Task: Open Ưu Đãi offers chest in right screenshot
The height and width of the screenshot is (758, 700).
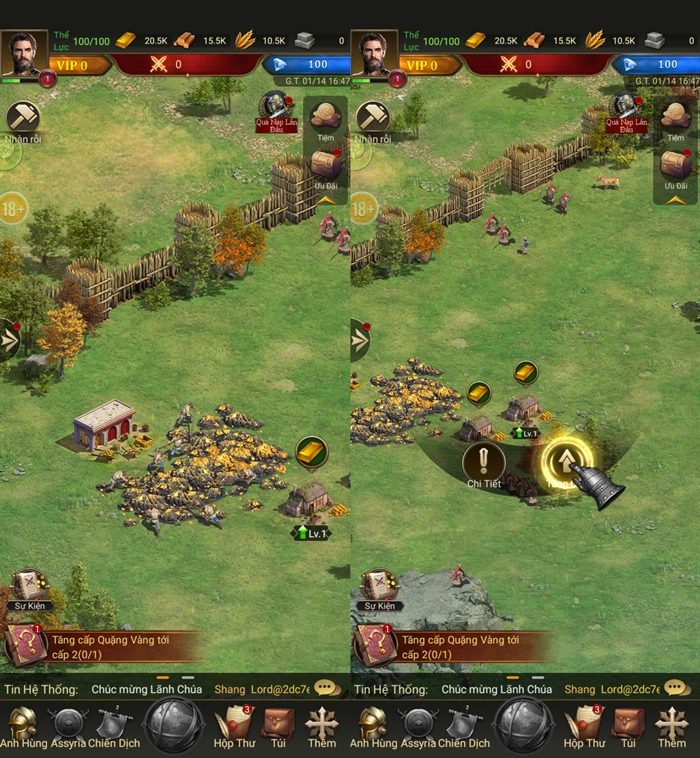Action: (675, 167)
